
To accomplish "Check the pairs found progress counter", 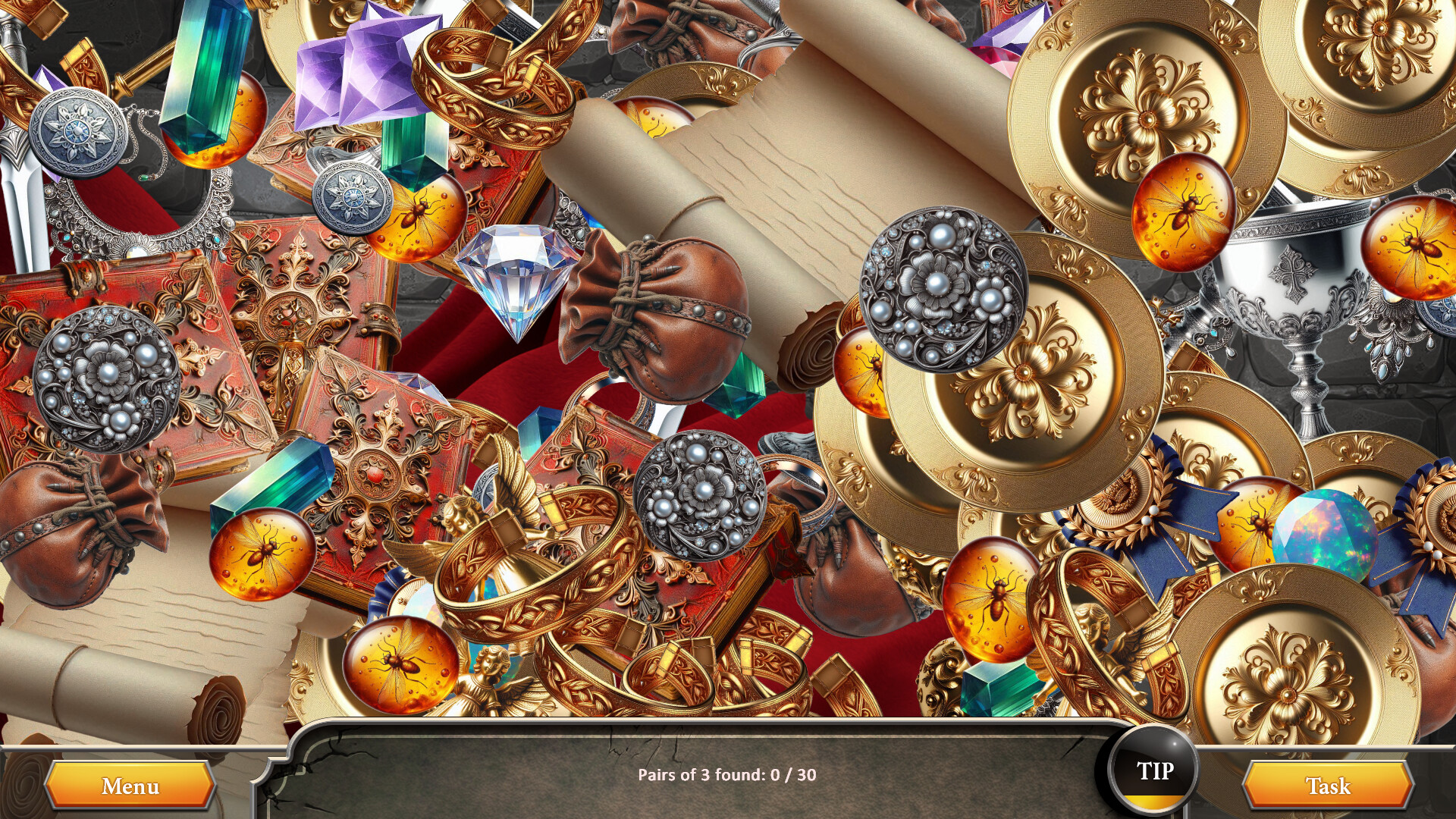I will tap(728, 775).
